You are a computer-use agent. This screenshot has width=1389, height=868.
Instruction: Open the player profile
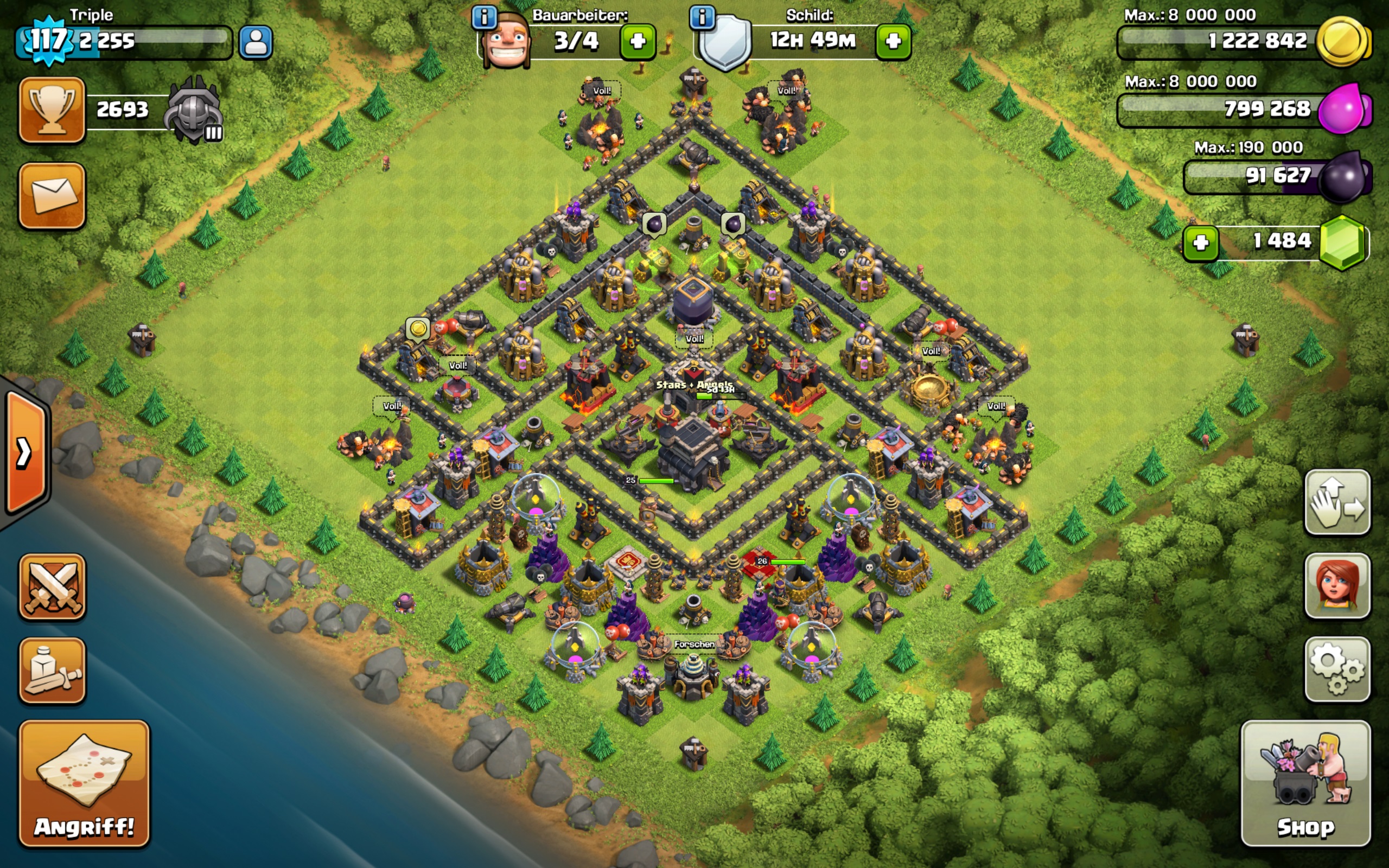(x=256, y=42)
